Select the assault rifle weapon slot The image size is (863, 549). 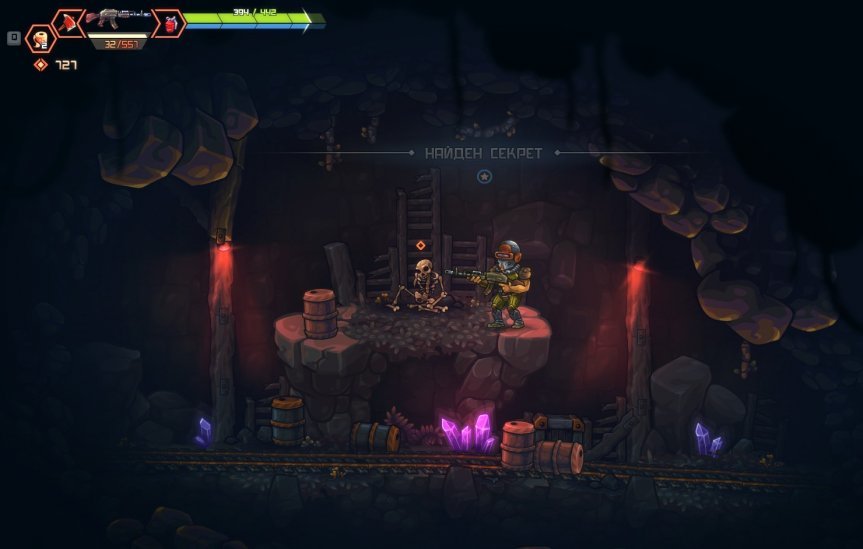(x=118, y=18)
